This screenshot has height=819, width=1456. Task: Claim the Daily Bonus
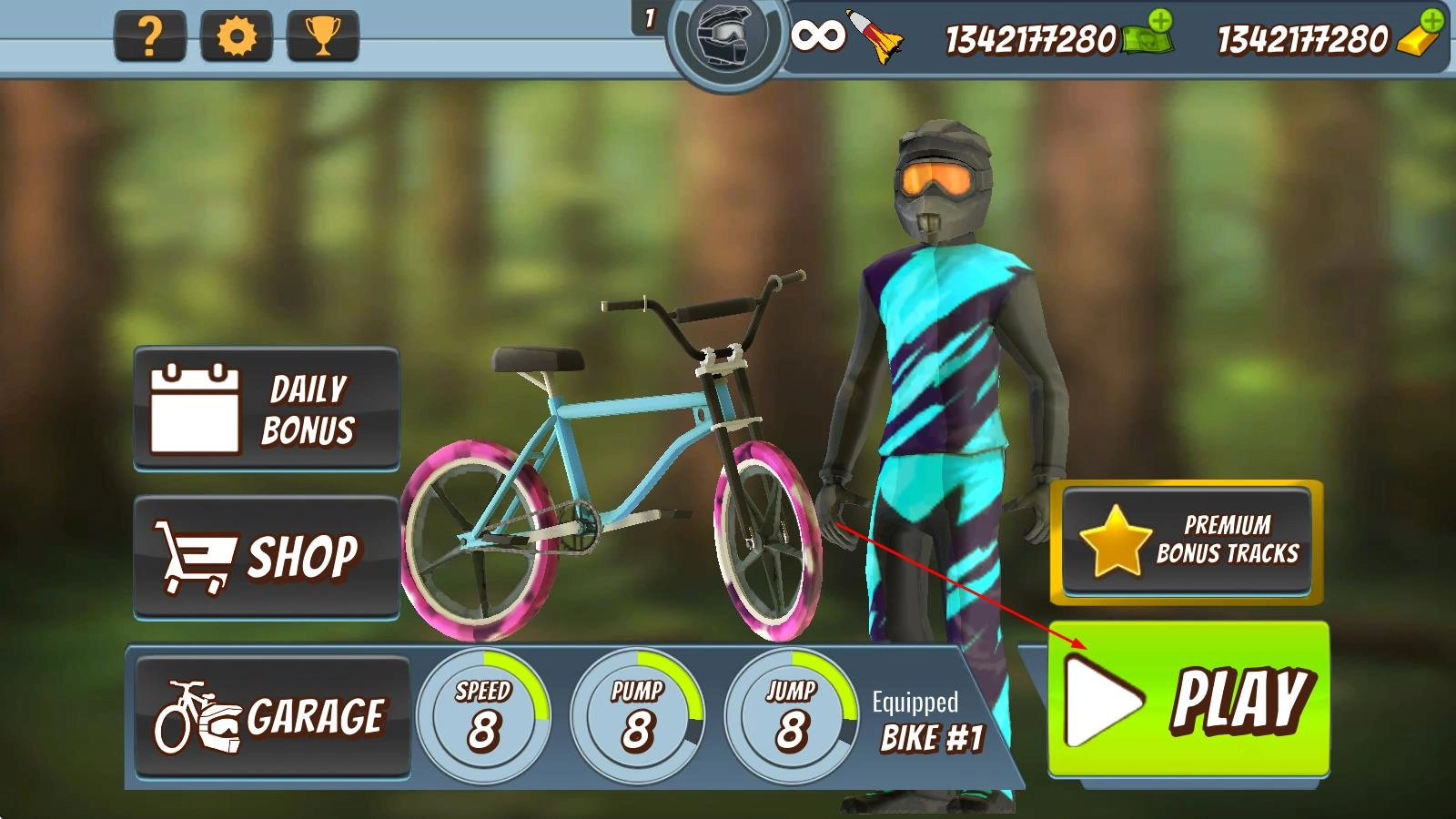click(x=267, y=409)
